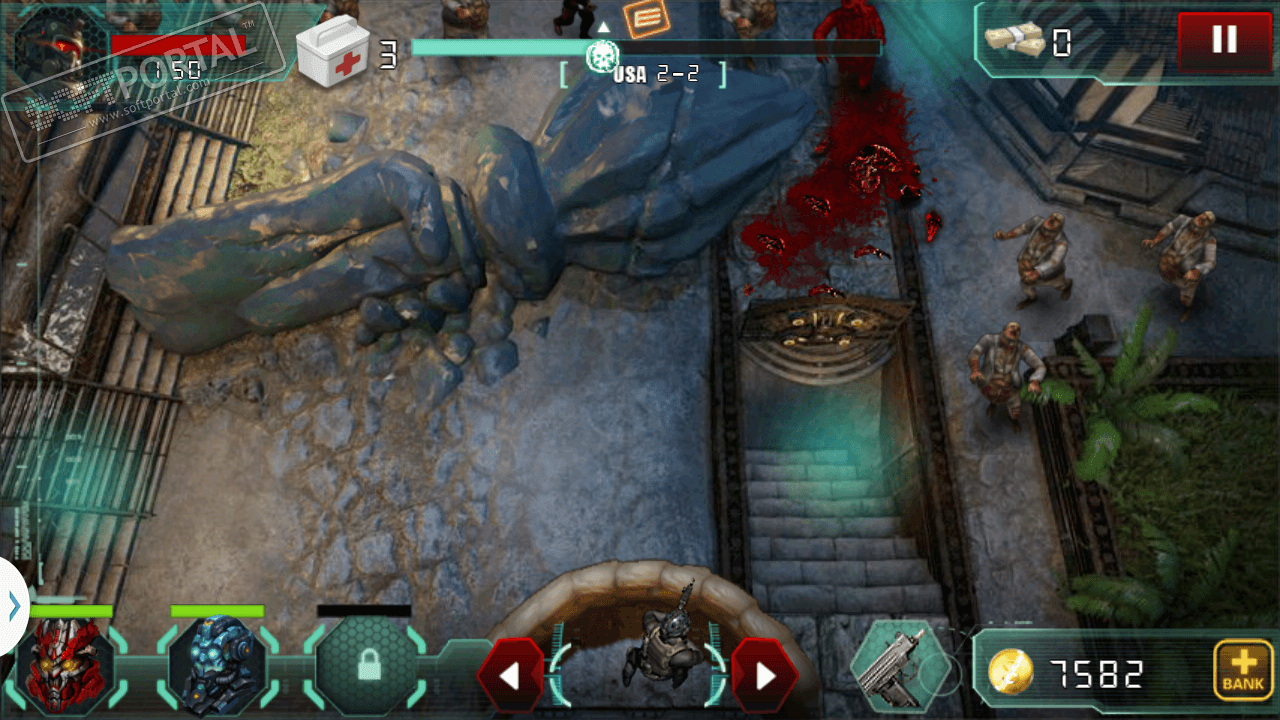Viewport: 1280px width, 720px height.
Task: Move the gunner left with the red arrow
Action: (x=510, y=676)
